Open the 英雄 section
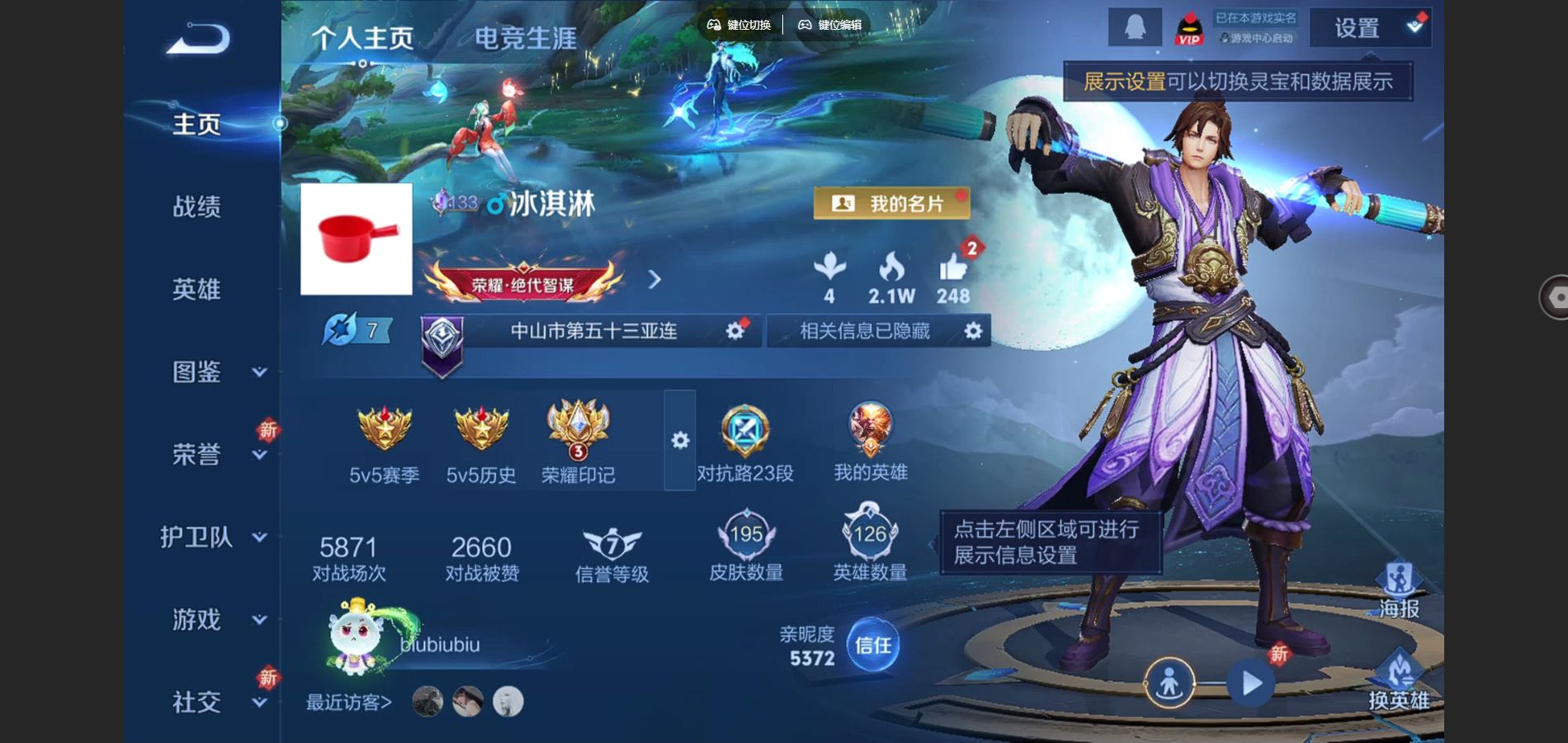 coord(196,289)
